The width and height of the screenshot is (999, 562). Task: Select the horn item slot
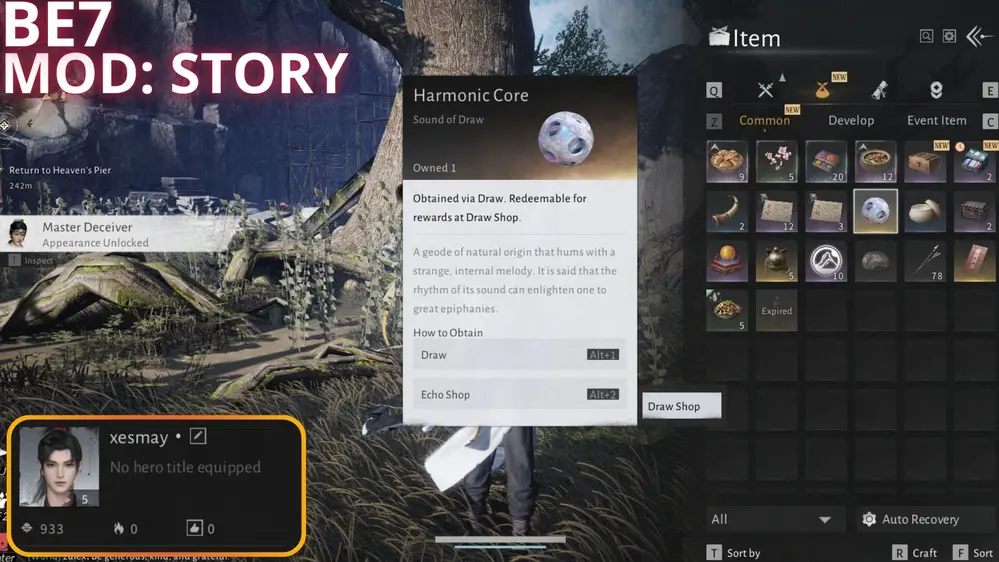(727, 211)
